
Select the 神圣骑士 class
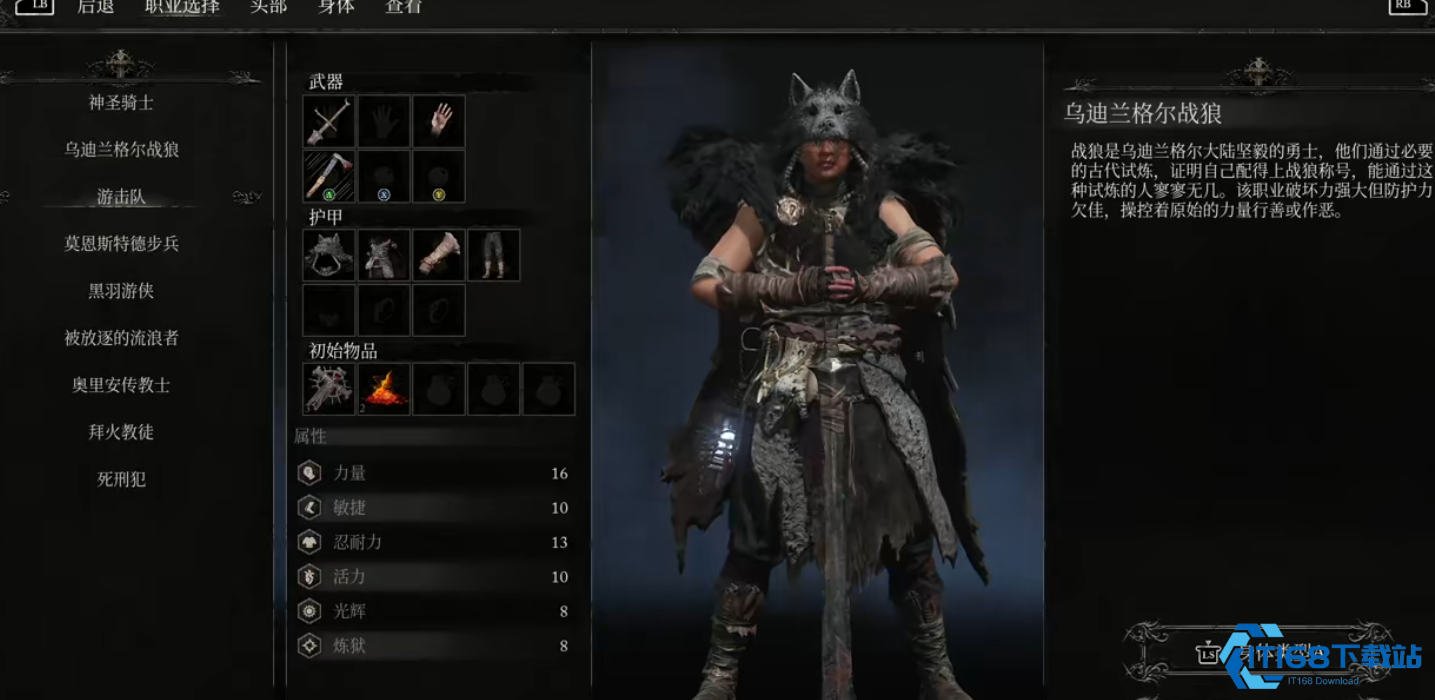(x=121, y=102)
